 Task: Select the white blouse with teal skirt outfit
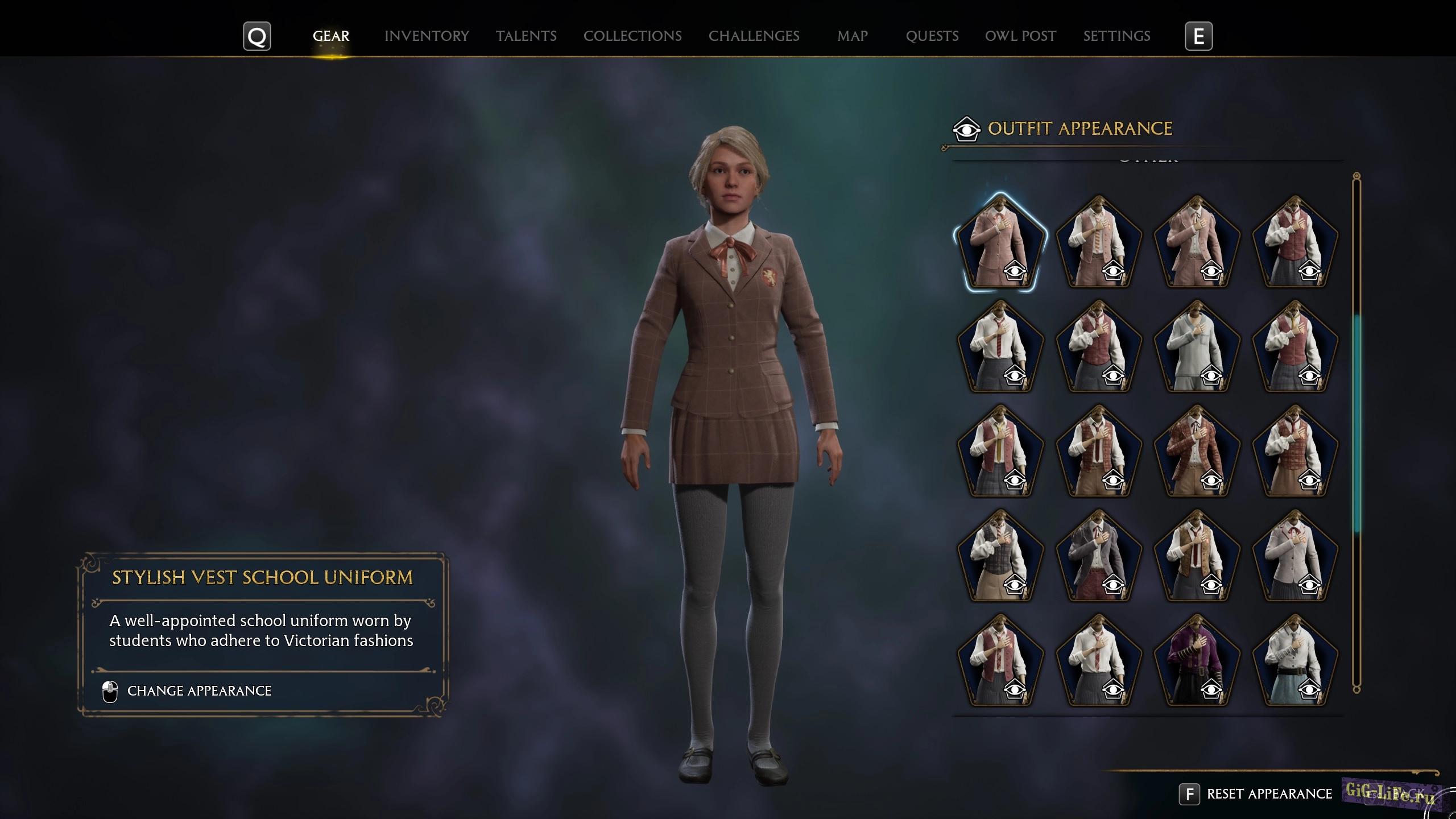[x=1294, y=660]
